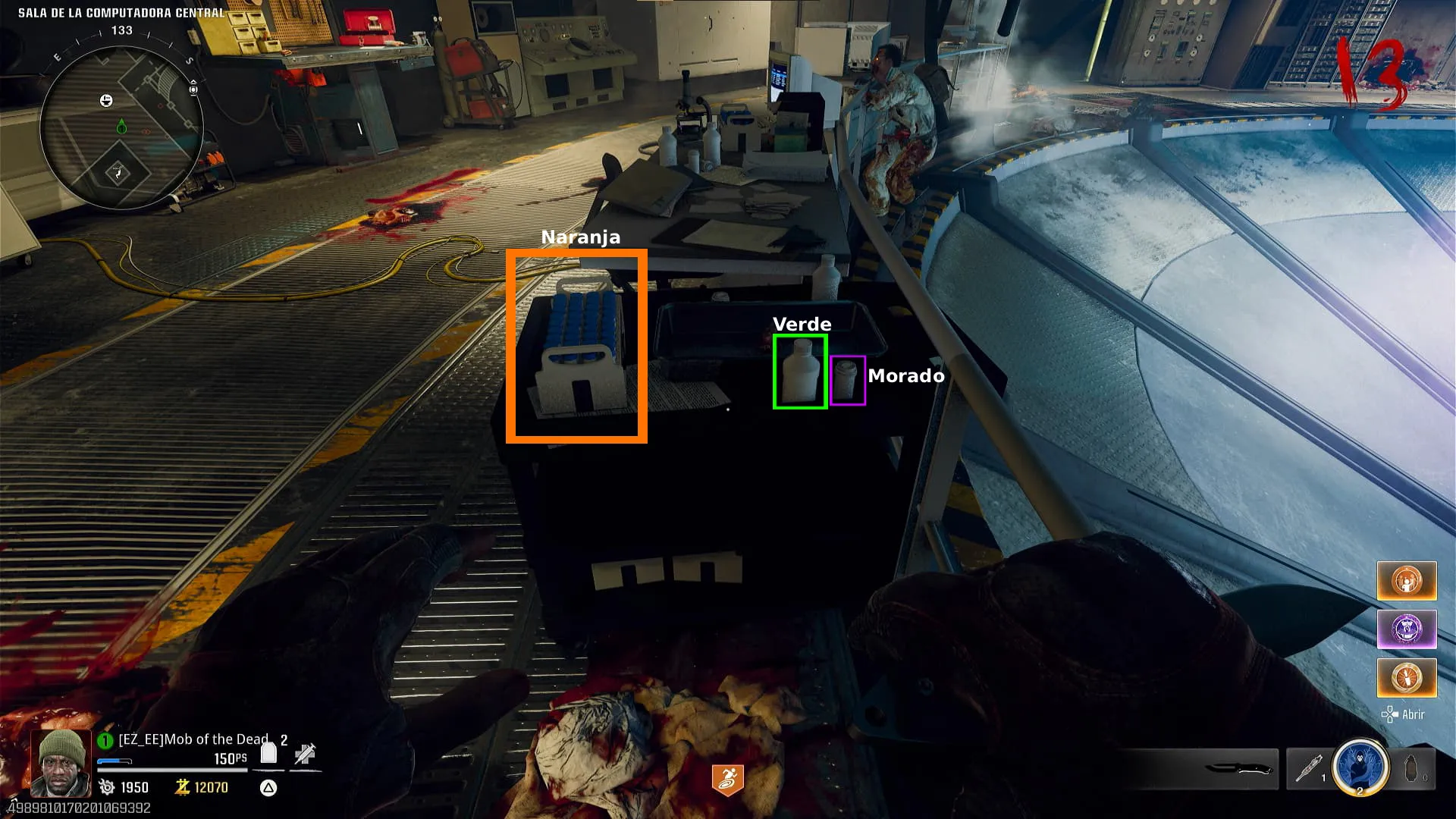
Task: Click the orange perk badge at bottom center
Action: click(727, 780)
